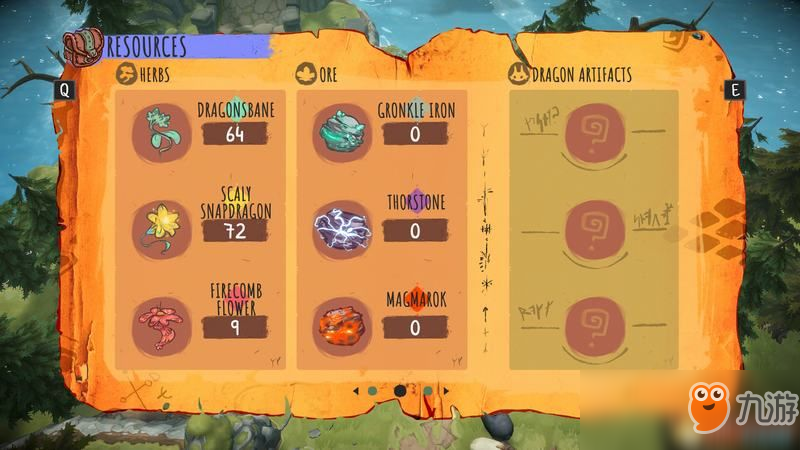Image resolution: width=800 pixels, height=450 pixels.
Task: Select the Scaly Snapdragon flower icon
Action: tap(160, 226)
